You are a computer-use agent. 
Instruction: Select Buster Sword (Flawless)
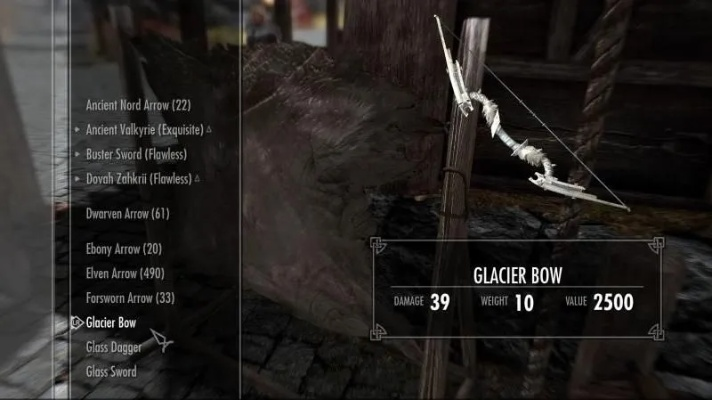click(136, 154)
